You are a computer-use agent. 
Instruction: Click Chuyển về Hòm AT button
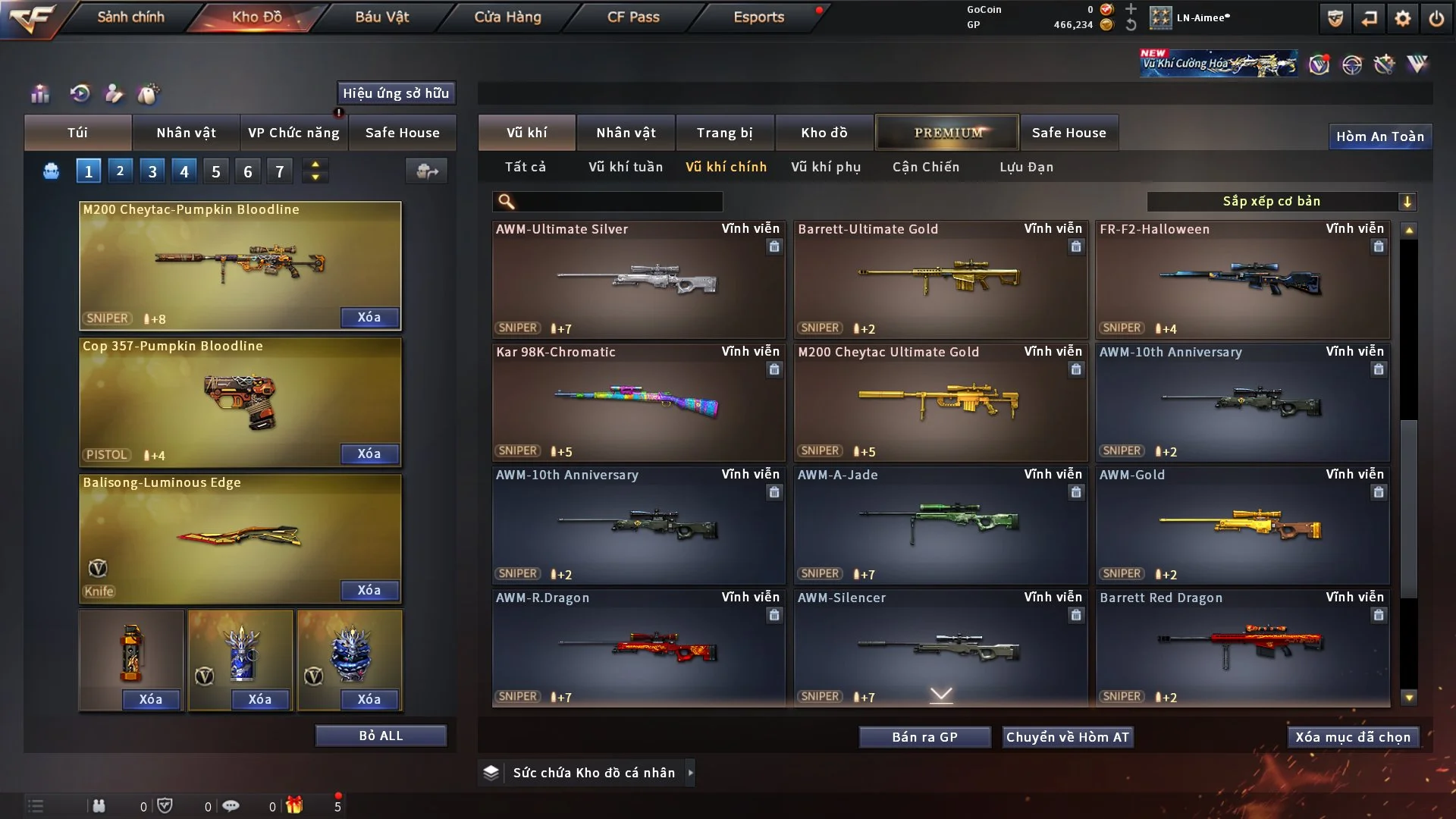(x=1067, y=737)
